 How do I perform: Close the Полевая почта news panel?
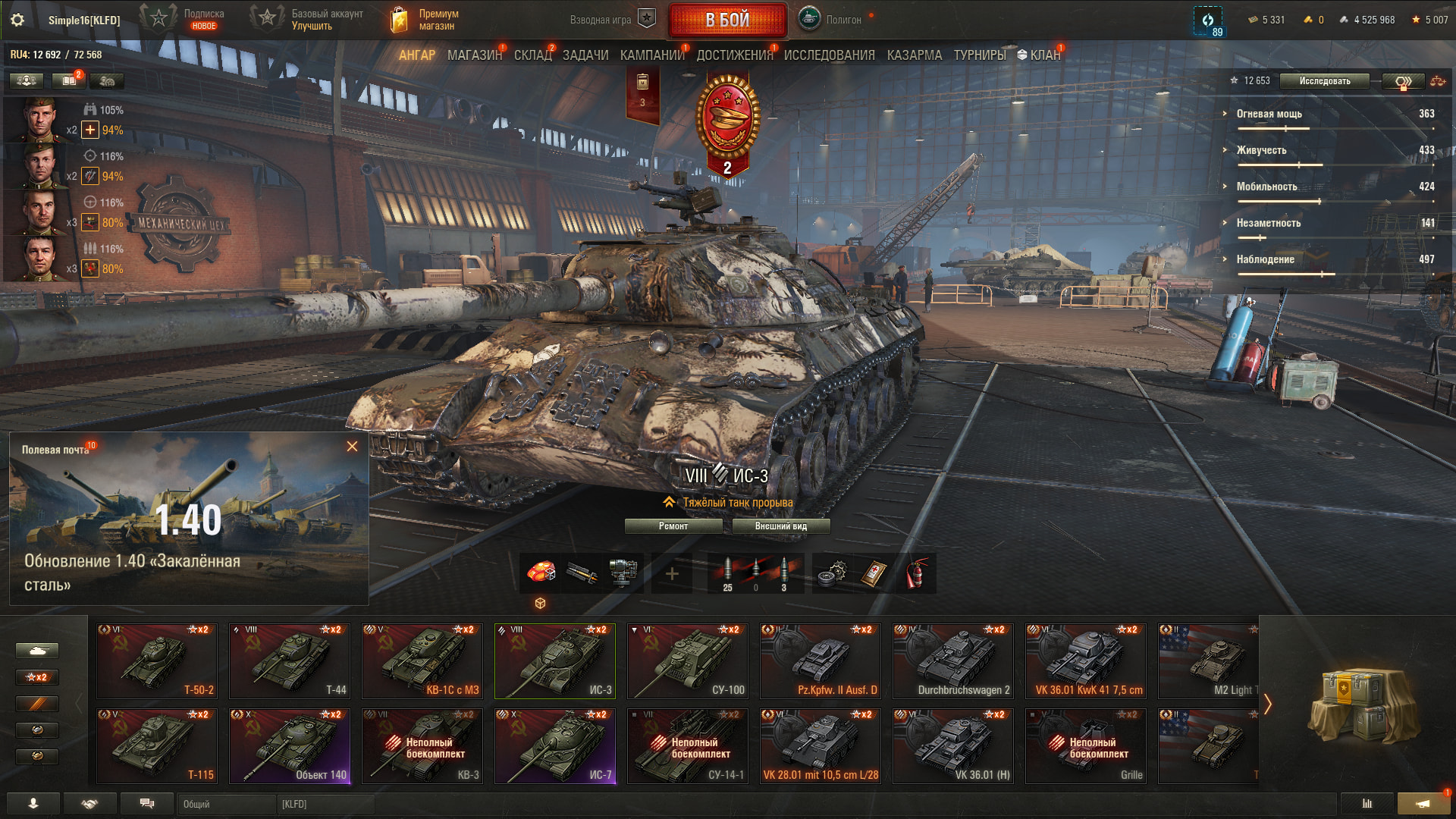tap(352, 447)
